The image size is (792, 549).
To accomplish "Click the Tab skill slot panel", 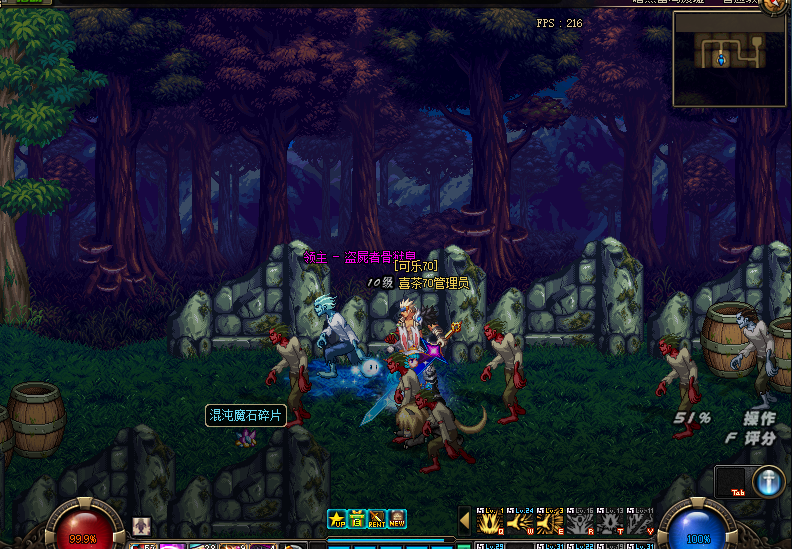I will [x=733, y=481].
